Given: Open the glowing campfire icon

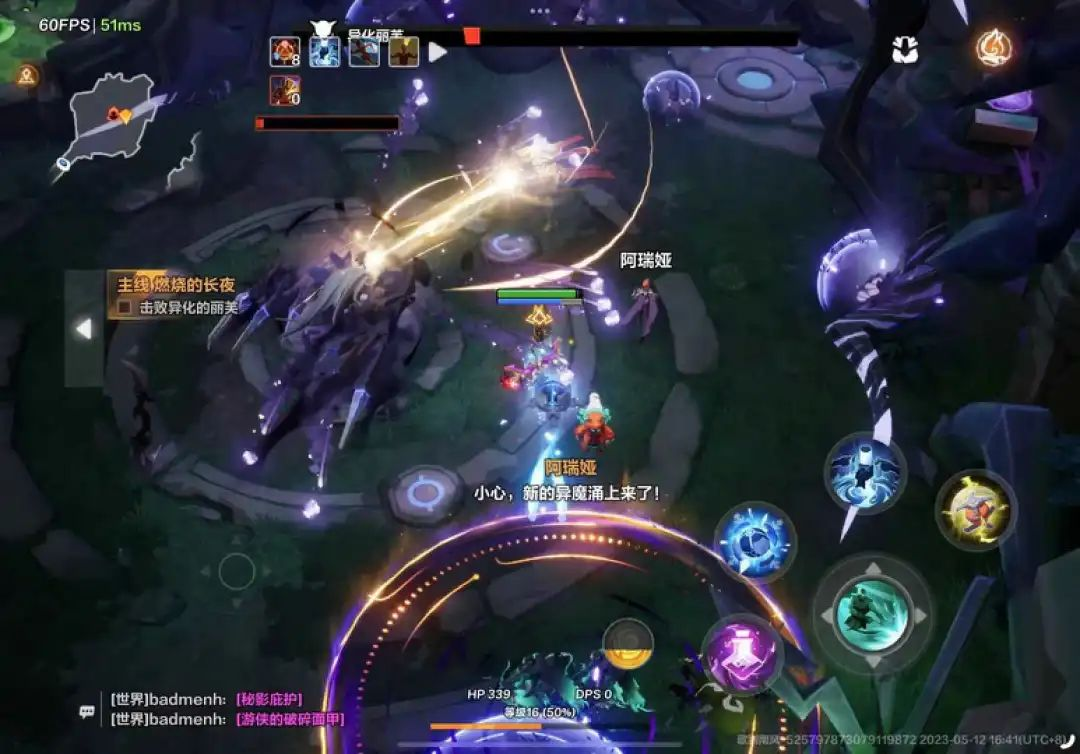Looking at the screenshot, I should point(994,48).
